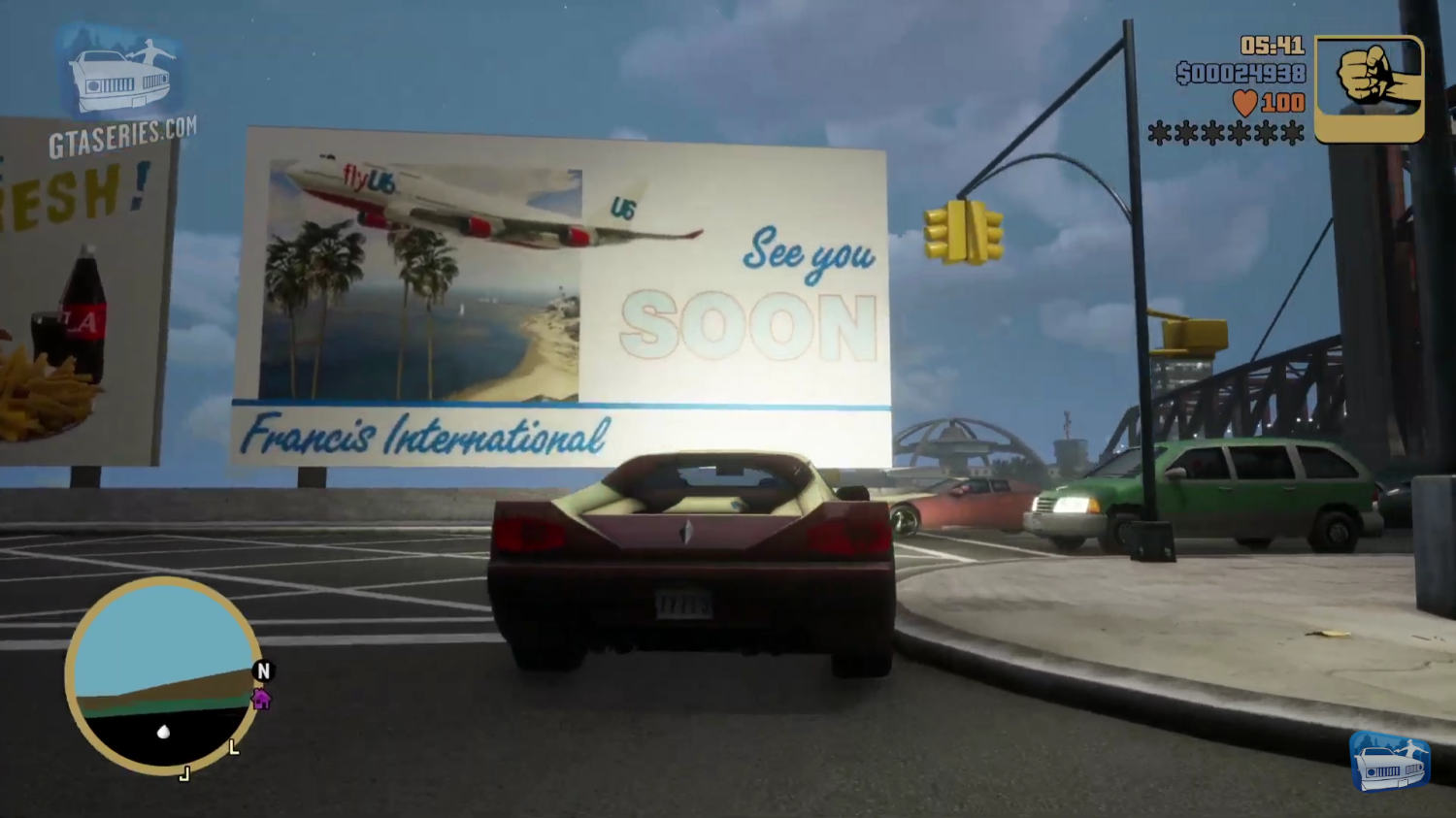Click the Francis International billboard text

[425, 438]
